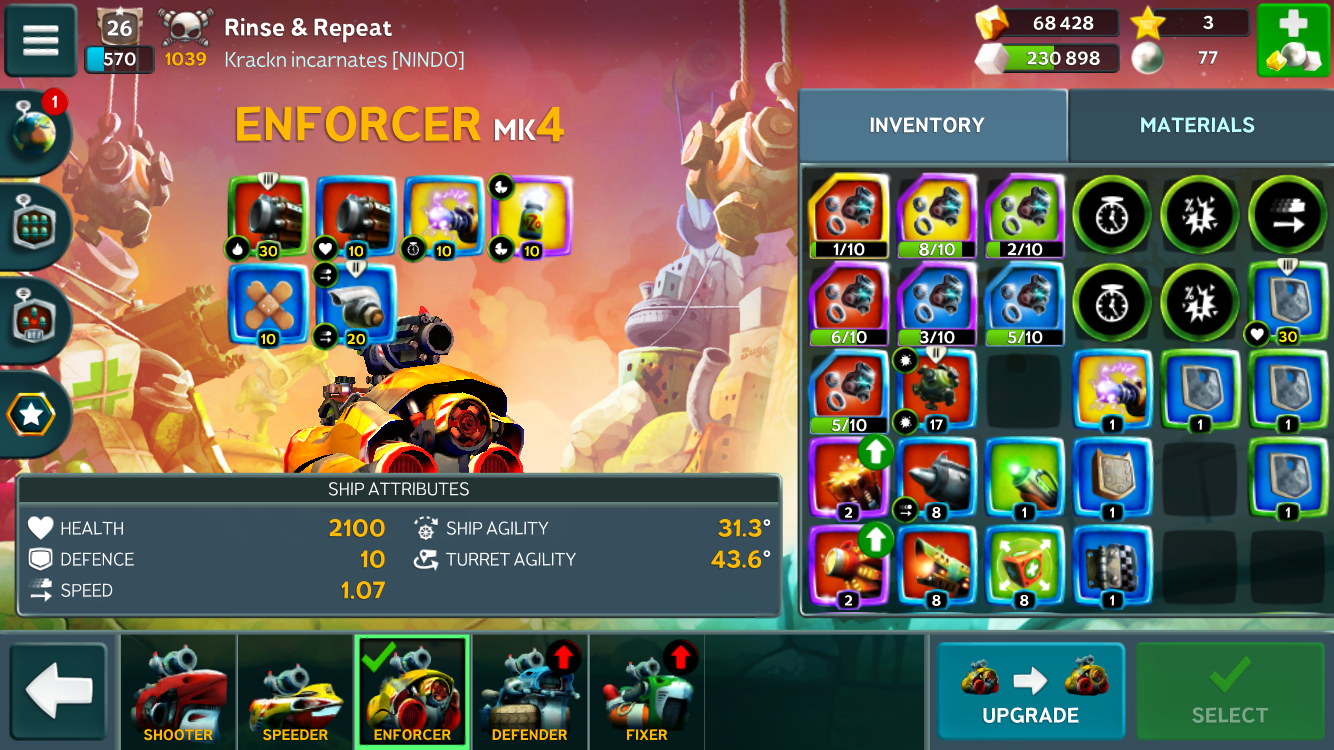Open the hamburger main menu
The width and height of the screenshot is (1334, 750).
40,40
